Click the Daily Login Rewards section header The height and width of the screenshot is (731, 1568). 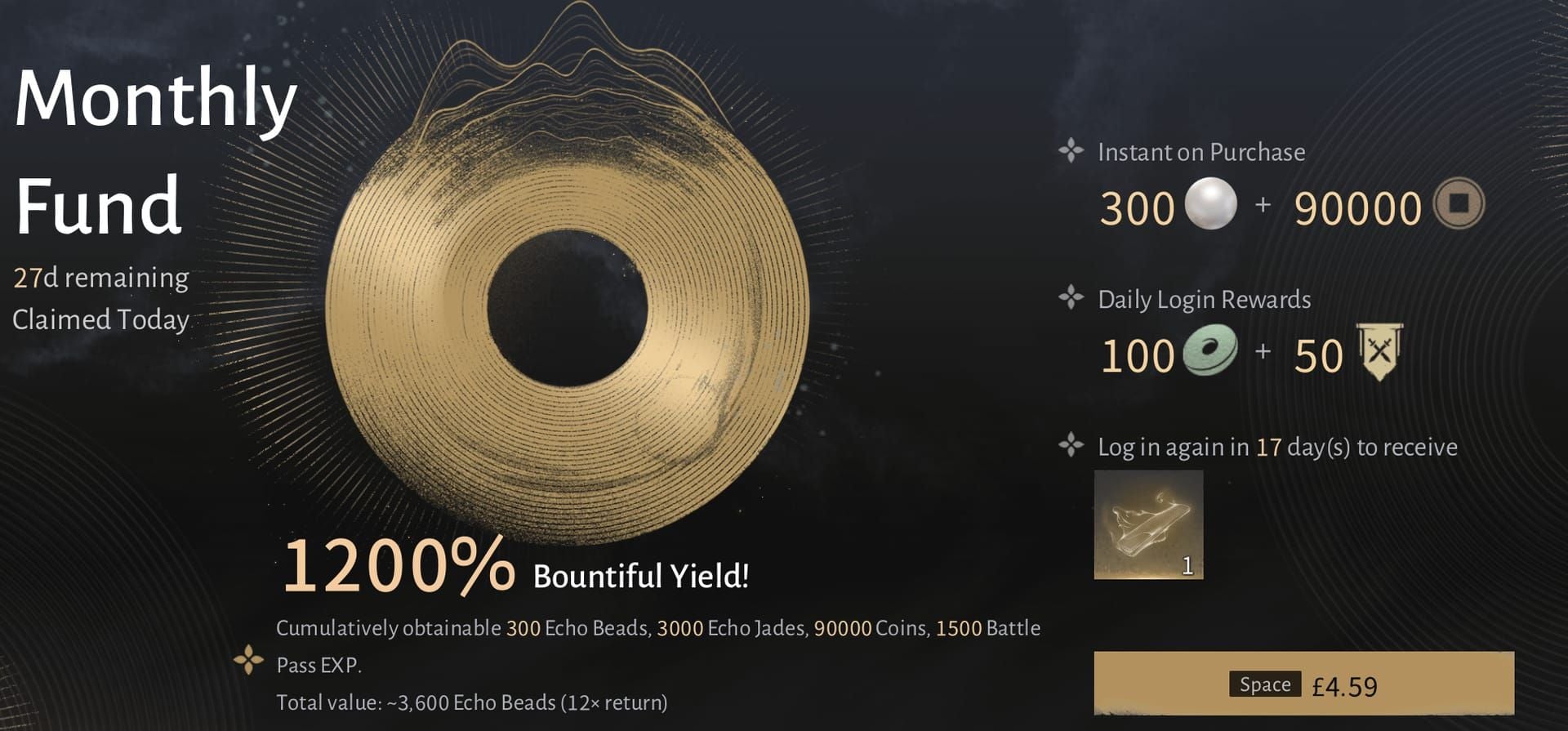(x=1204, y=299)
